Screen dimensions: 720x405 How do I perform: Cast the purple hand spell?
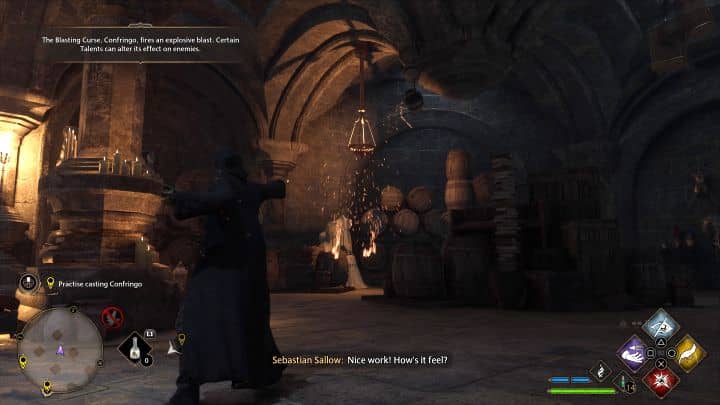click(x=633, y=352)
